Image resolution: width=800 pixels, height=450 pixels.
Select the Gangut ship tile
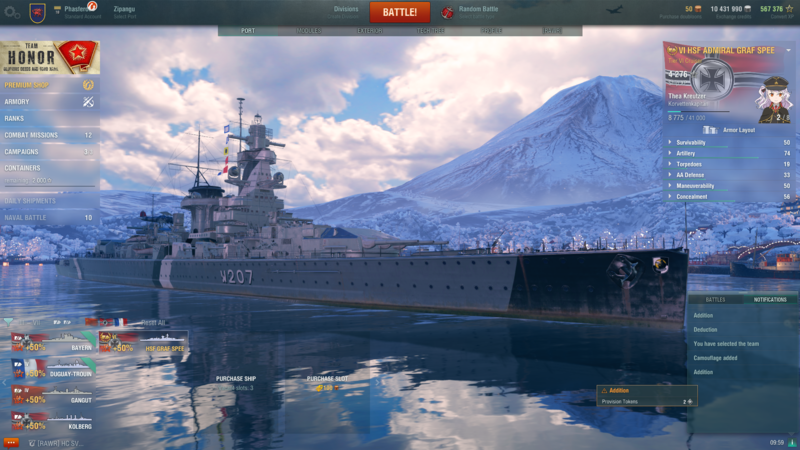pyautogui.click(x=52, y=394)
